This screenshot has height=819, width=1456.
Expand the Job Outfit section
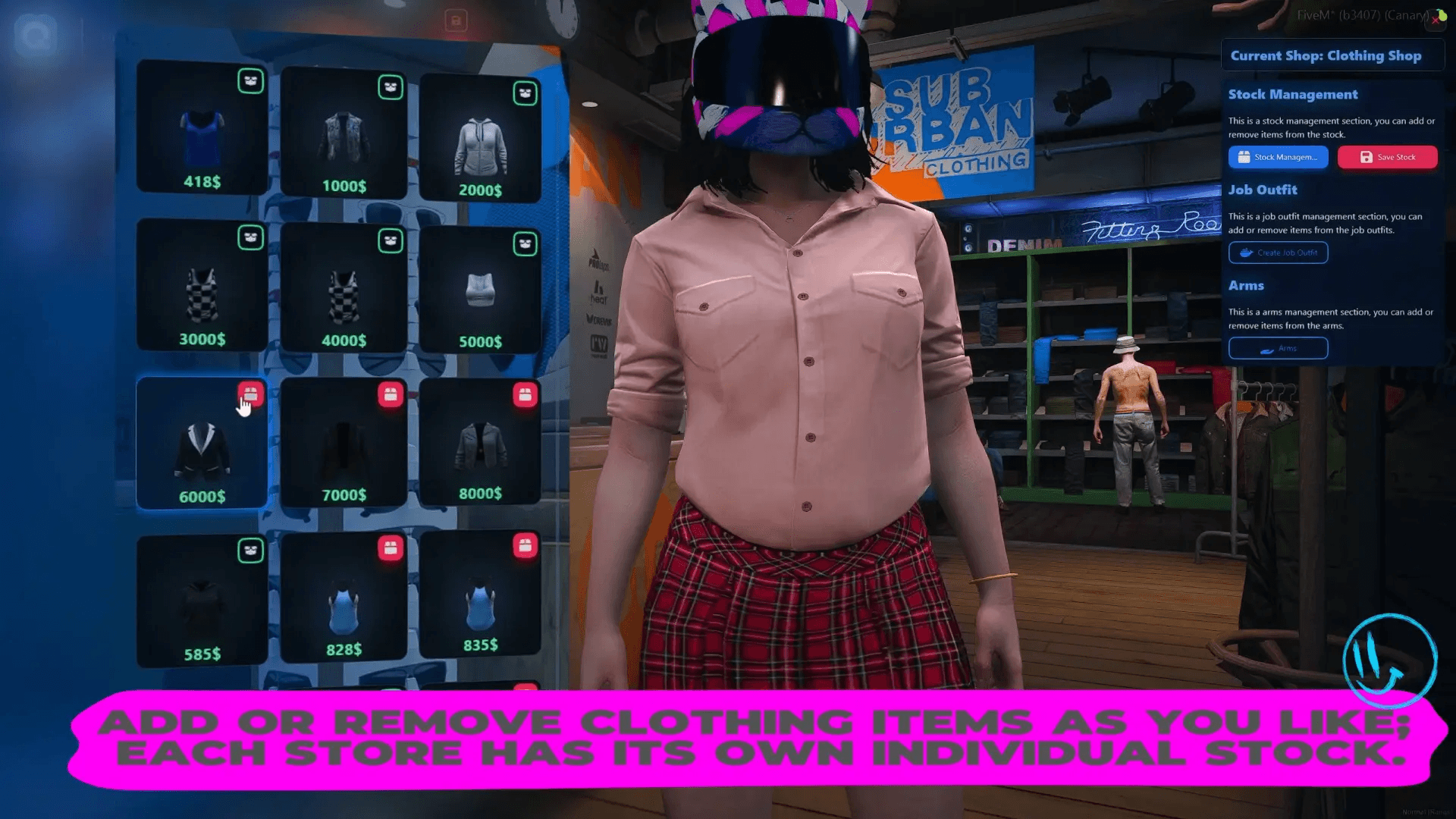[x=1263, y=190]
